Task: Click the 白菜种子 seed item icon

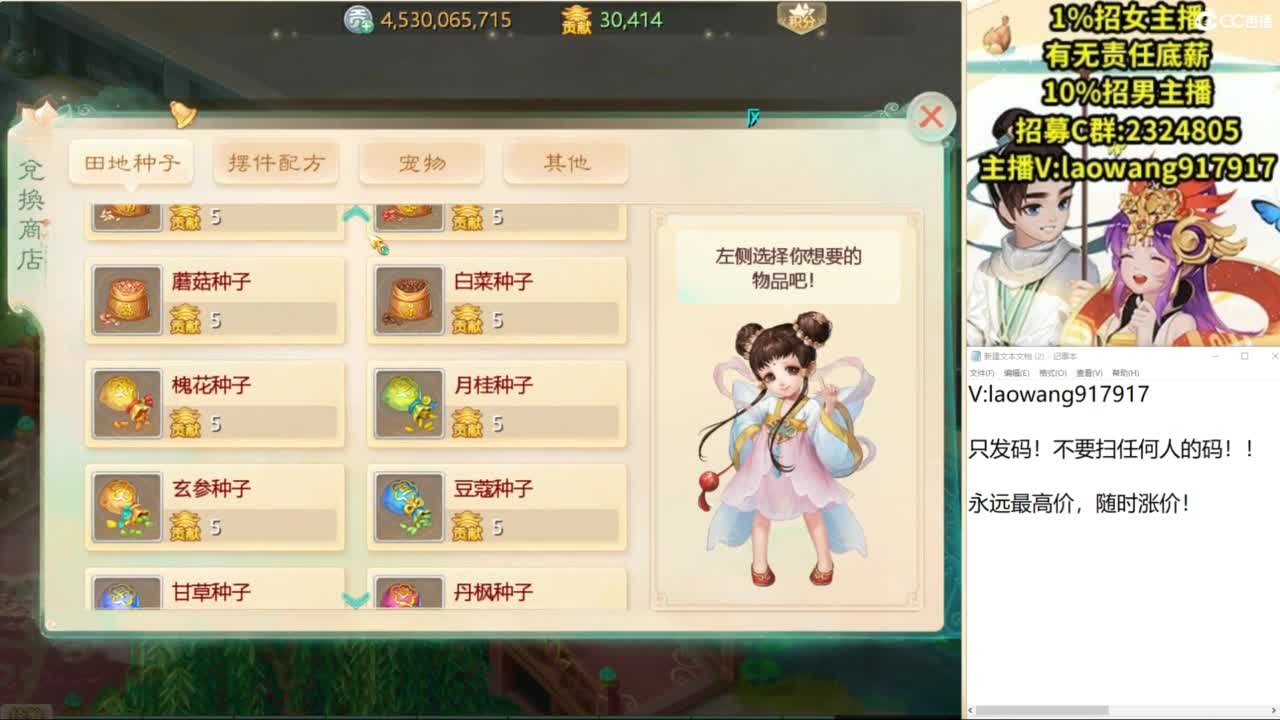Action: [x=408, y=299]
